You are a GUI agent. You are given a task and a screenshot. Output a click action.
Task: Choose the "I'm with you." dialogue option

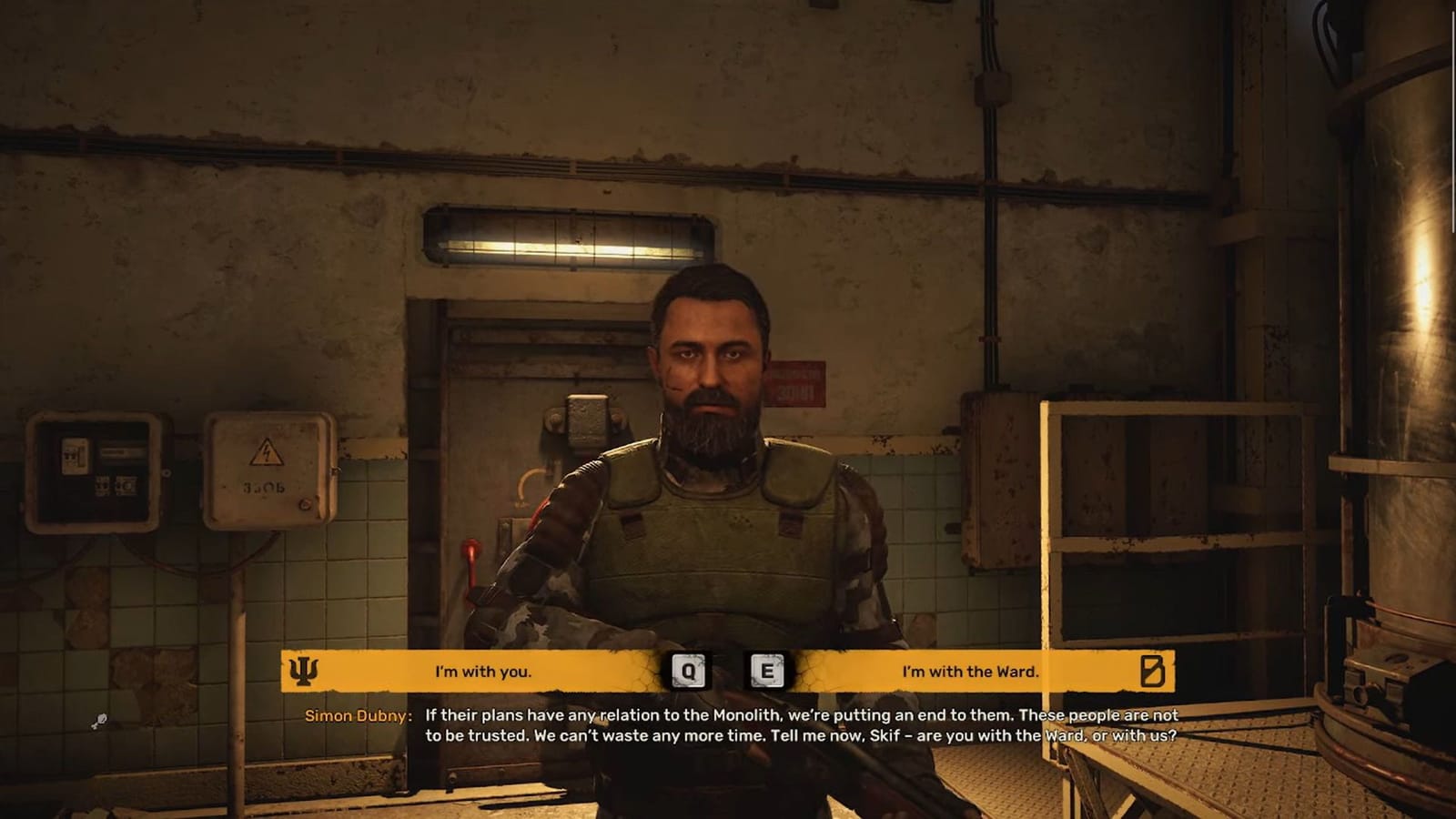click(482, 672)
